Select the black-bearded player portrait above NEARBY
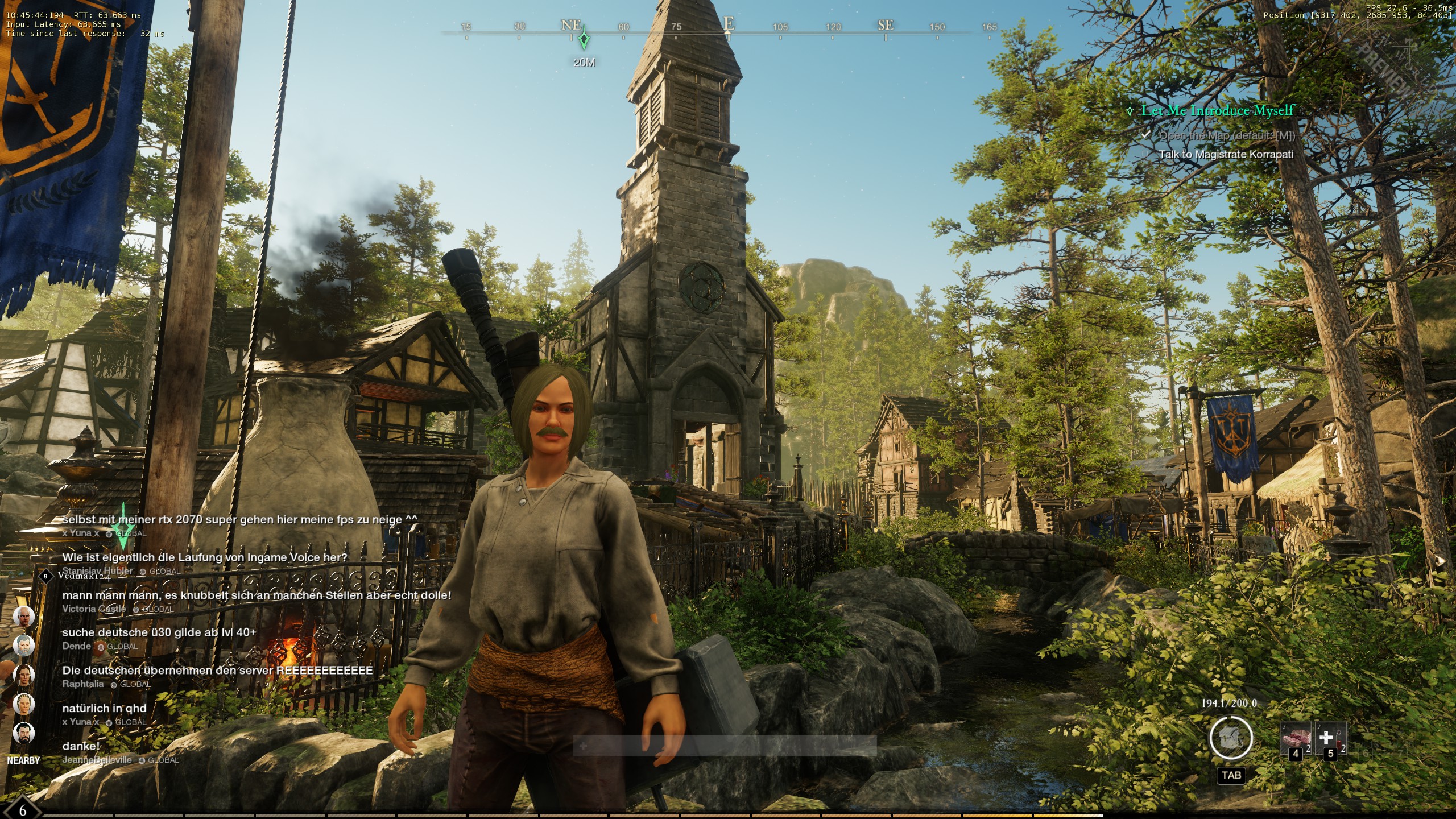 pyautogui.click(x=23, y=733)
